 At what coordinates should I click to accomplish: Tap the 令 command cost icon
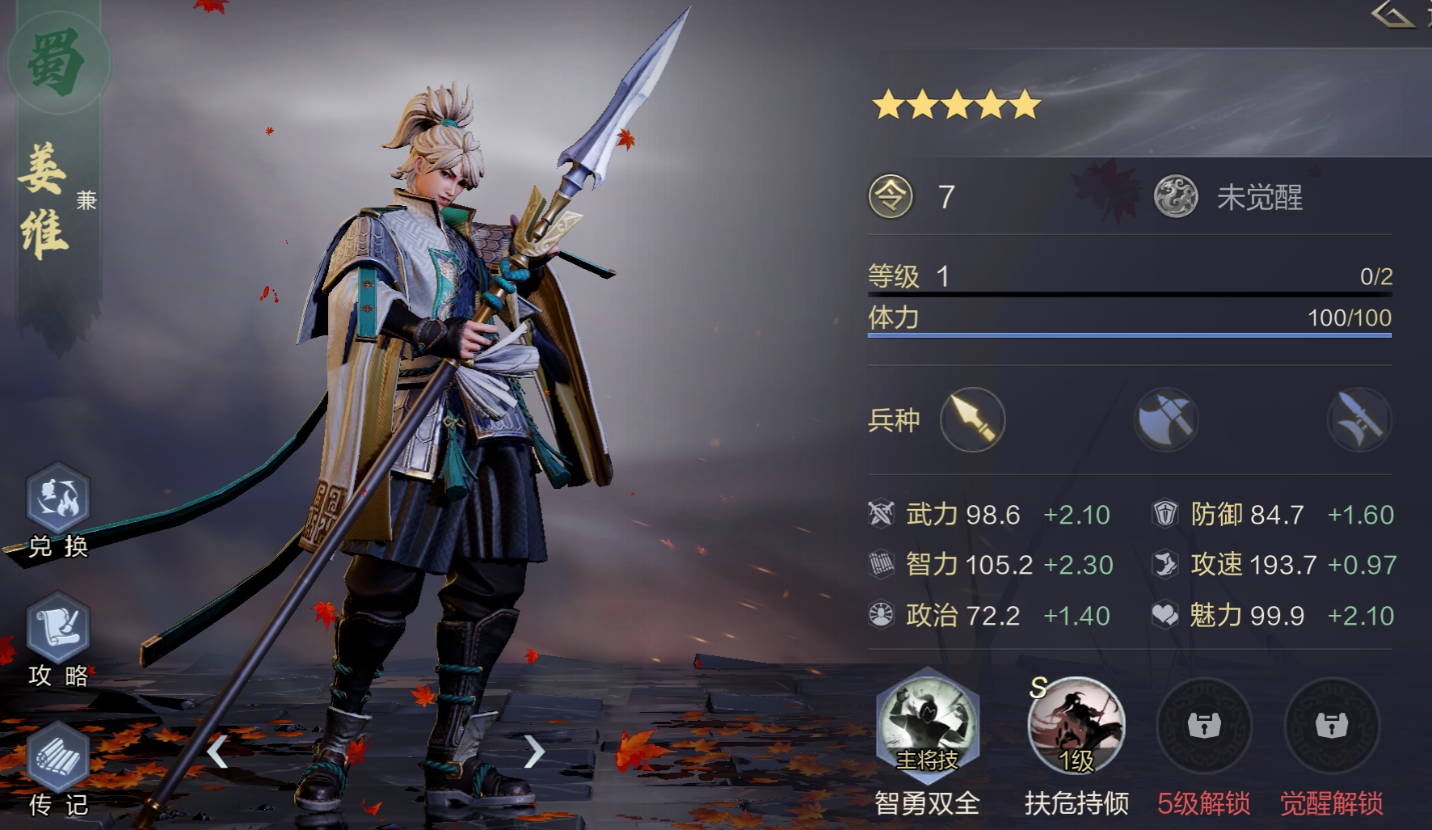pos(890,197)
